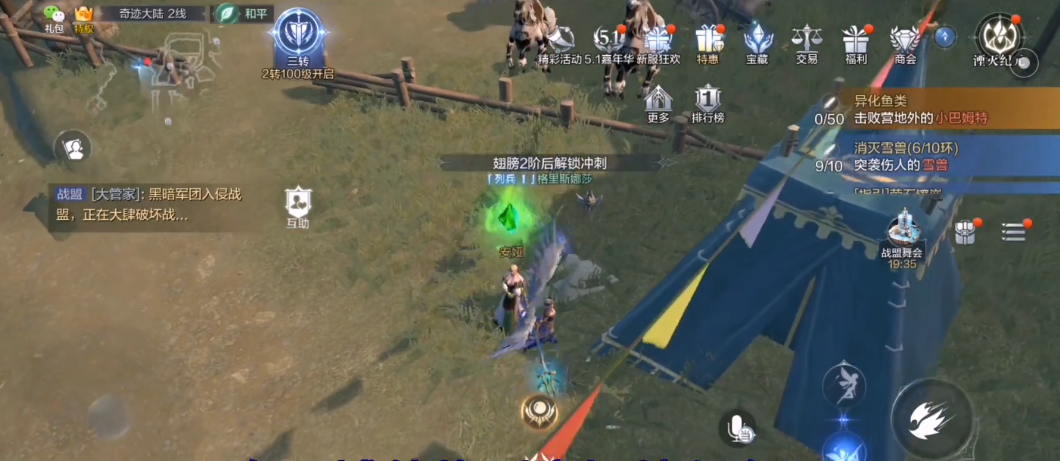The width and height of the screenshot is (1060, 461).
Task: Open the 商会 merchant guild
Action: 905,42
